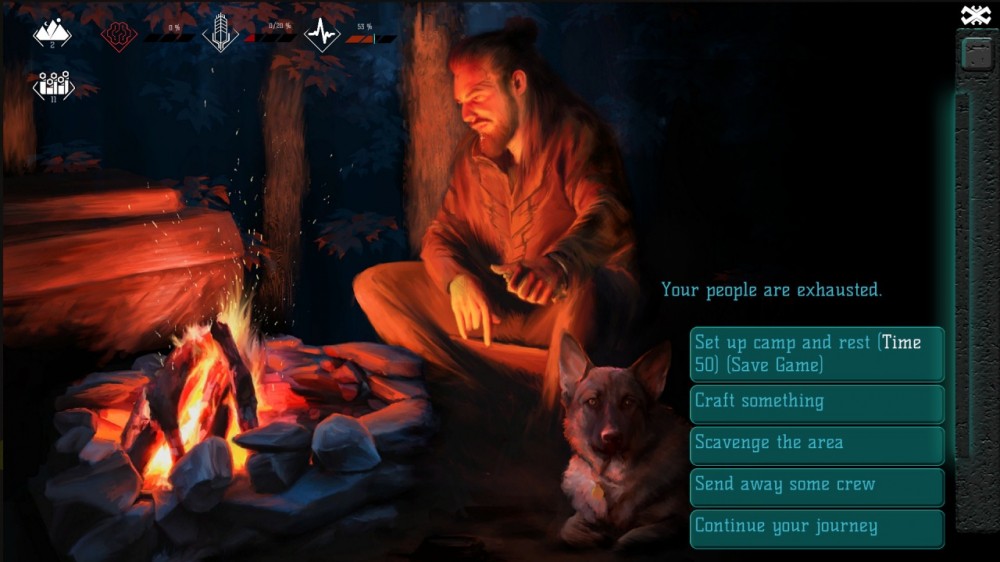Click the heartbeat pulse health icon
1000x562 pixels.
pyautogui.click(x=322, y=34)
